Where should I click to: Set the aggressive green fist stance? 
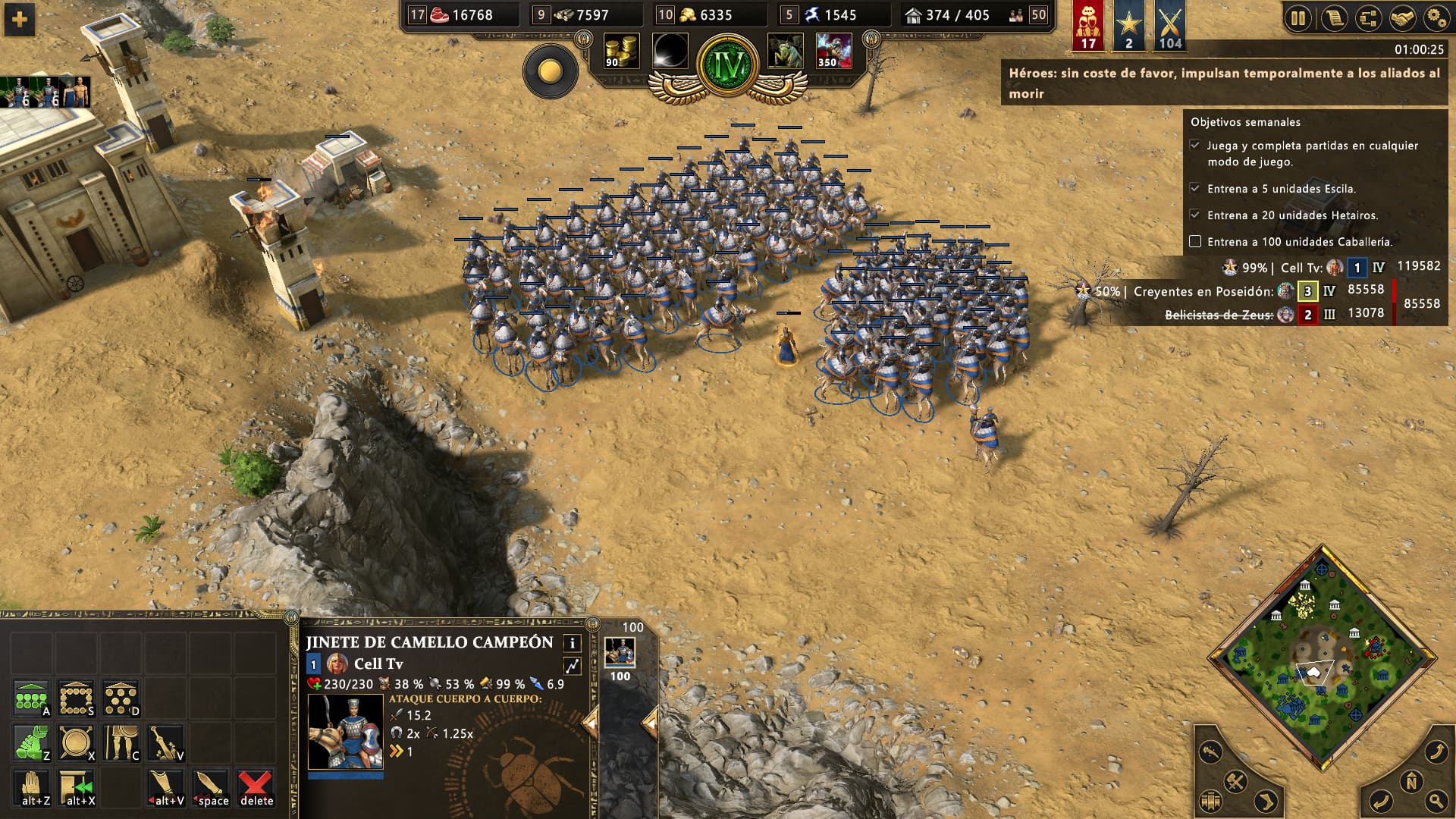(x=31, y=743)
